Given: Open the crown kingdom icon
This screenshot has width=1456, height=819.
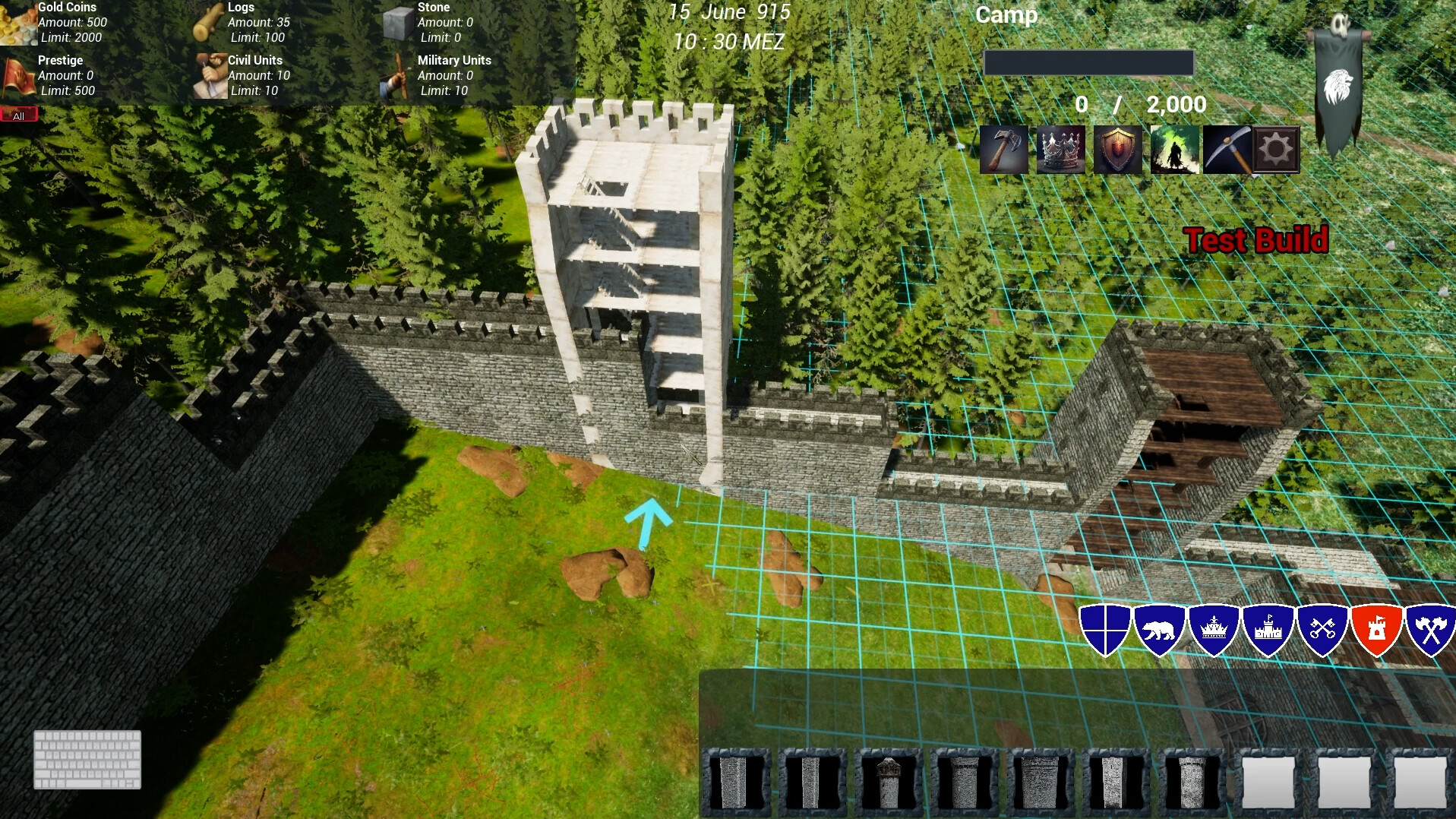Looking at the screenshot, I should coord(1061,149).
